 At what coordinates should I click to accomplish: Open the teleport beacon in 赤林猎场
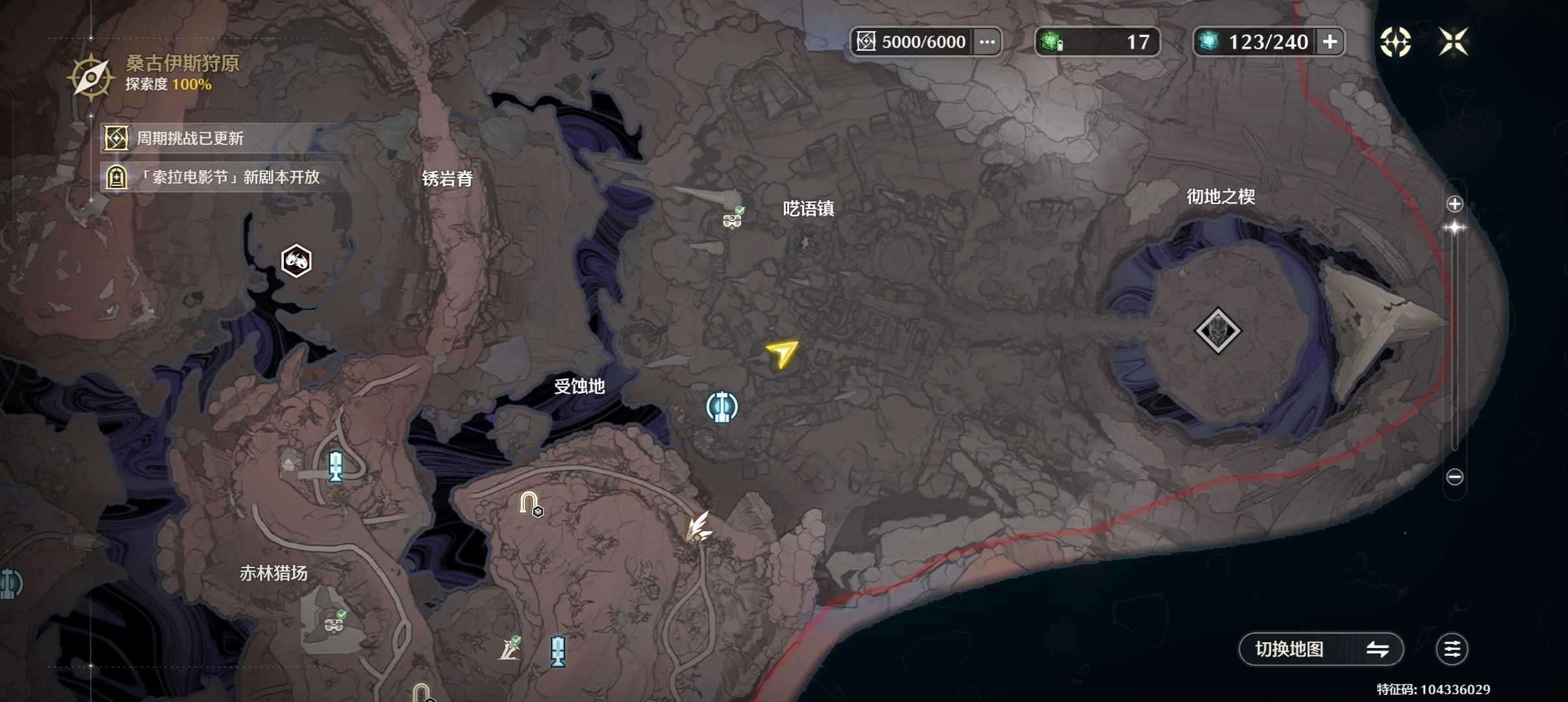coord(335,467)
